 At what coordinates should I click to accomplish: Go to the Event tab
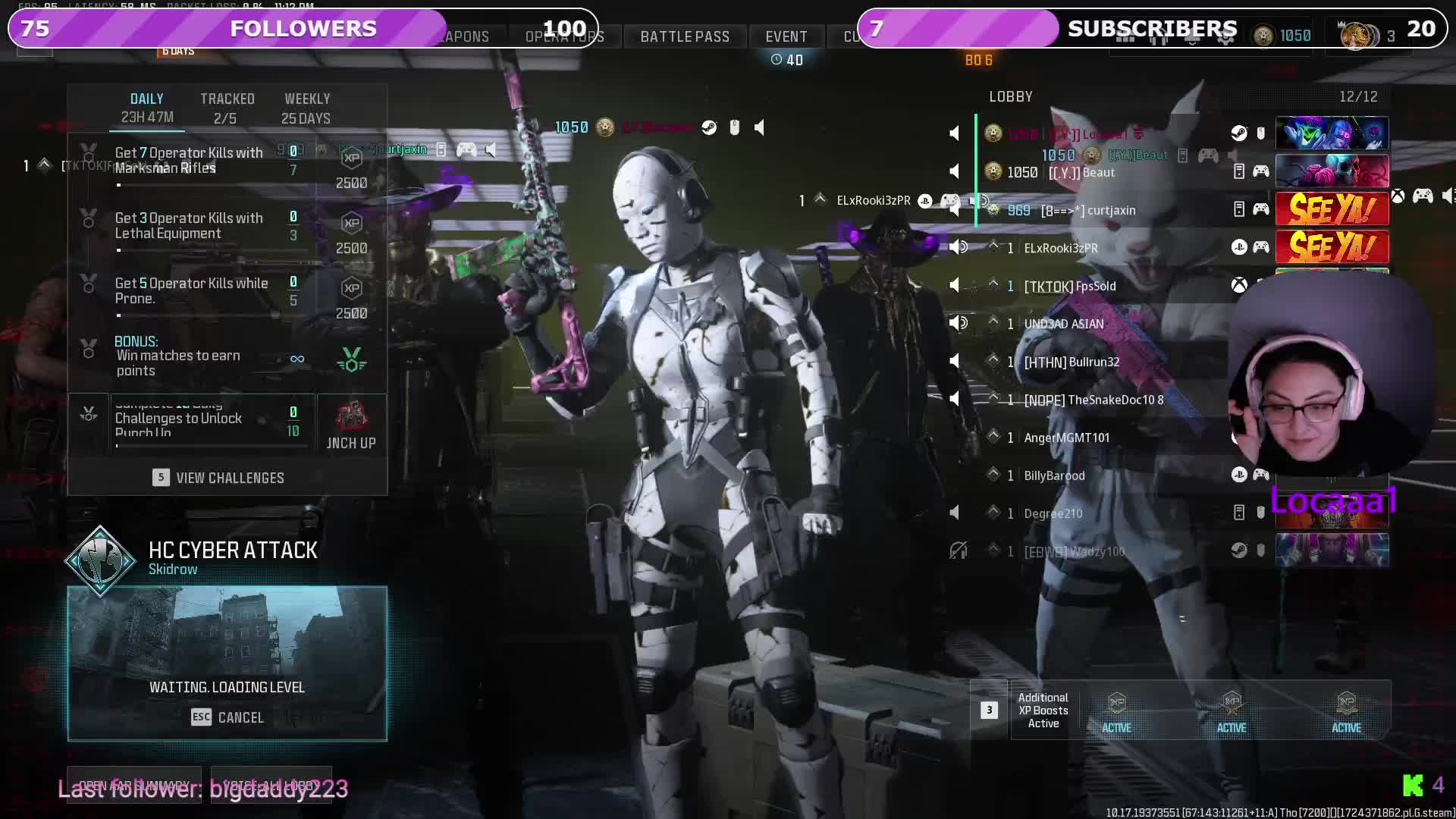click(x=786, y=36)
